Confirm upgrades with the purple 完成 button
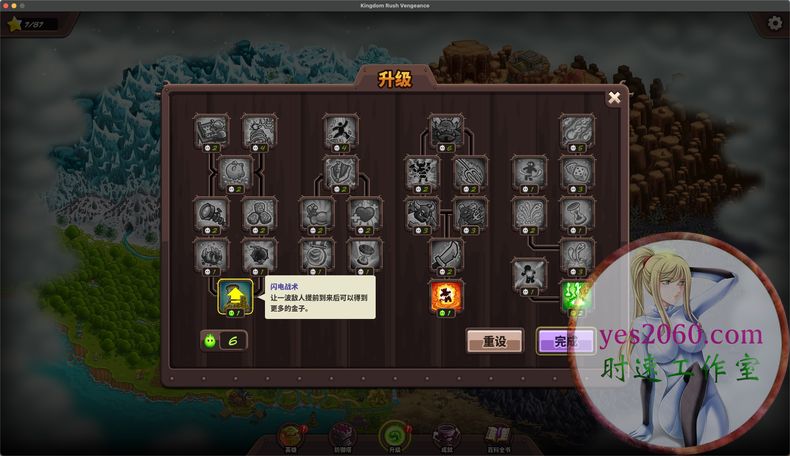Screen dimensions: 790x456 (x=565, y=341)
